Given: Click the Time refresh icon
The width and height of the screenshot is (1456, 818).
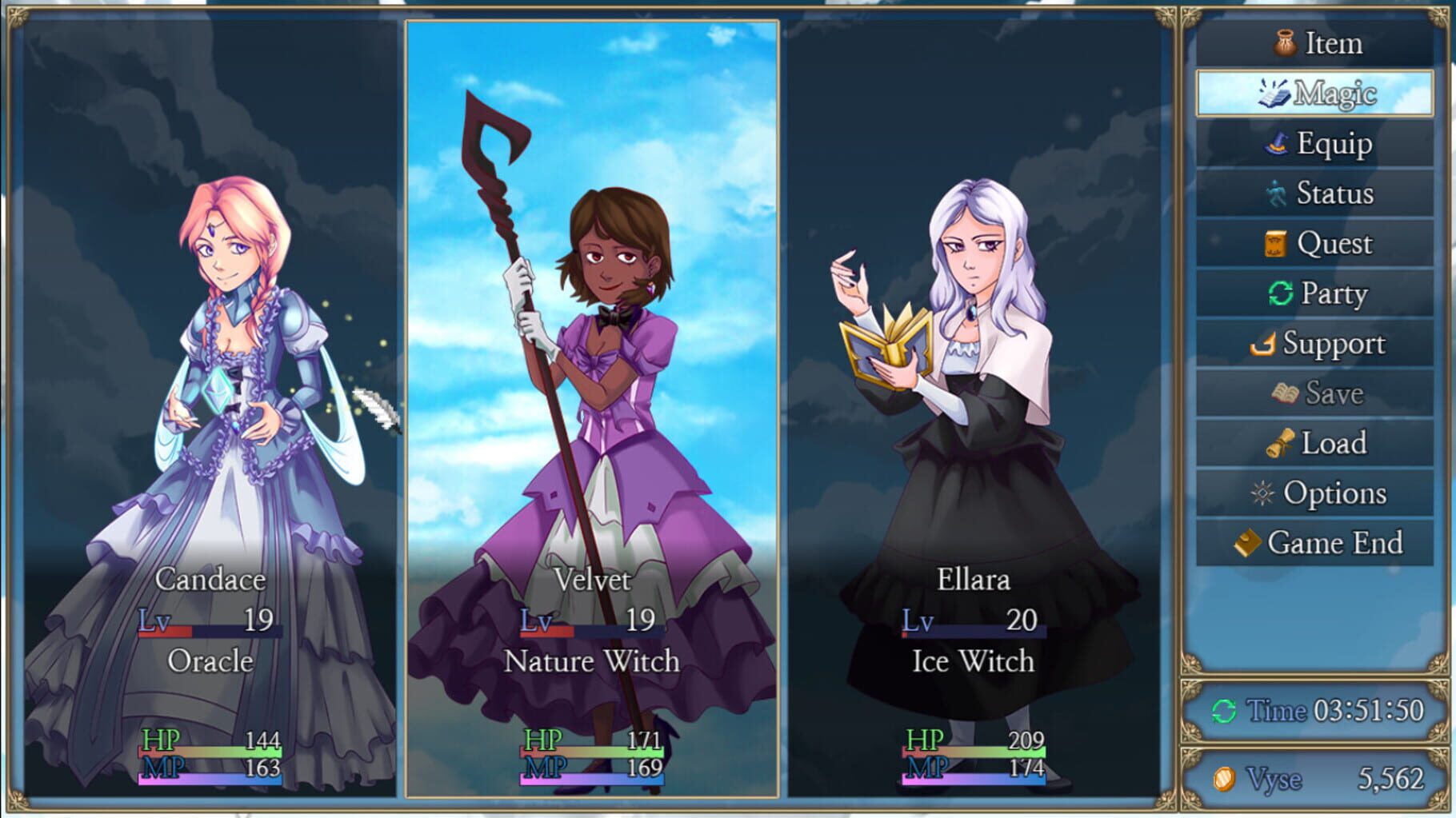Looking at the screenshot, I should click(1223, 711).
